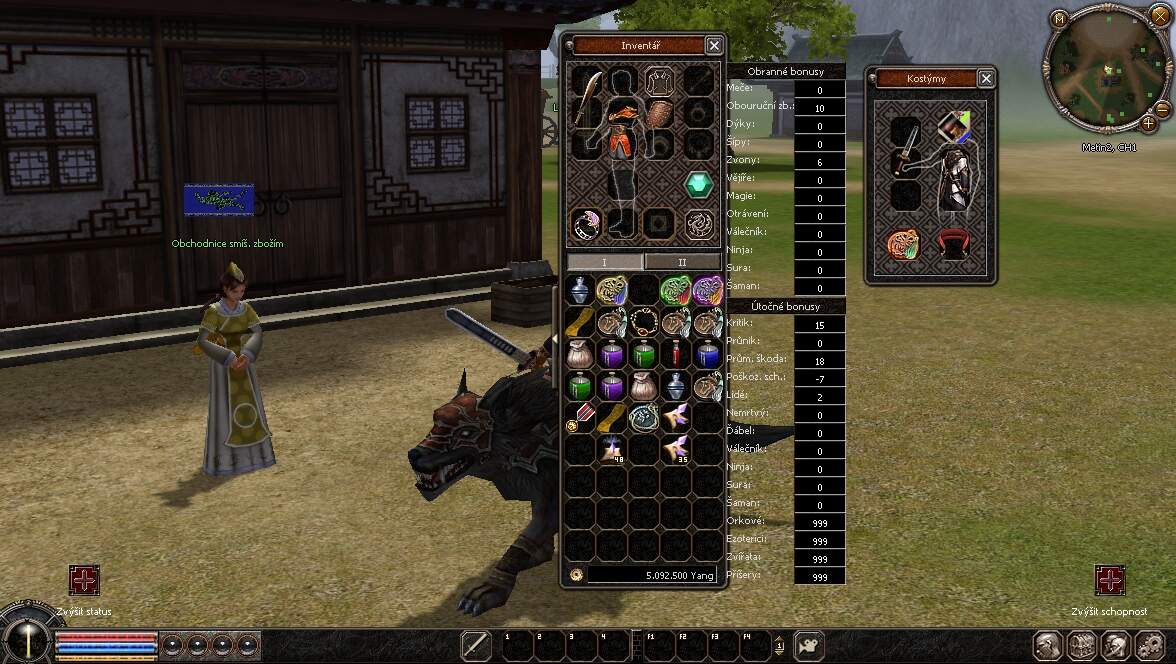Click Zvýšit schopnost red plus button
This screenshot has width=1176, height=664.
point(1110,579)
